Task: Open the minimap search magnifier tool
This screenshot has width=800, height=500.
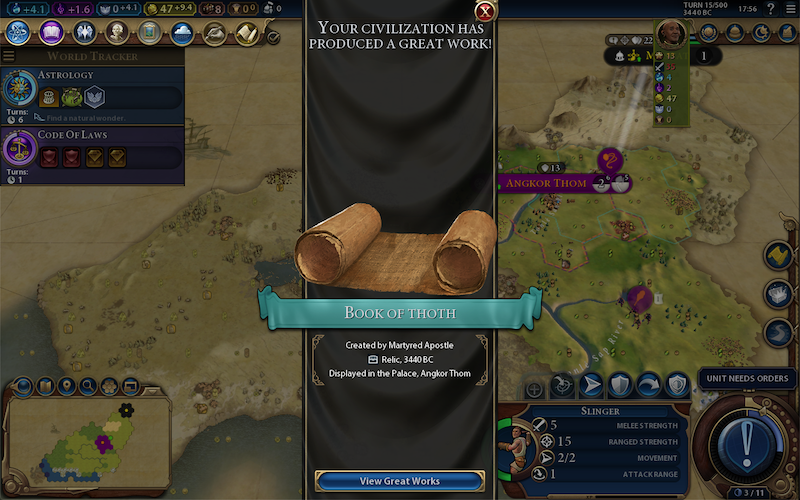Action: pyautogui.click(x=88, y=386)
